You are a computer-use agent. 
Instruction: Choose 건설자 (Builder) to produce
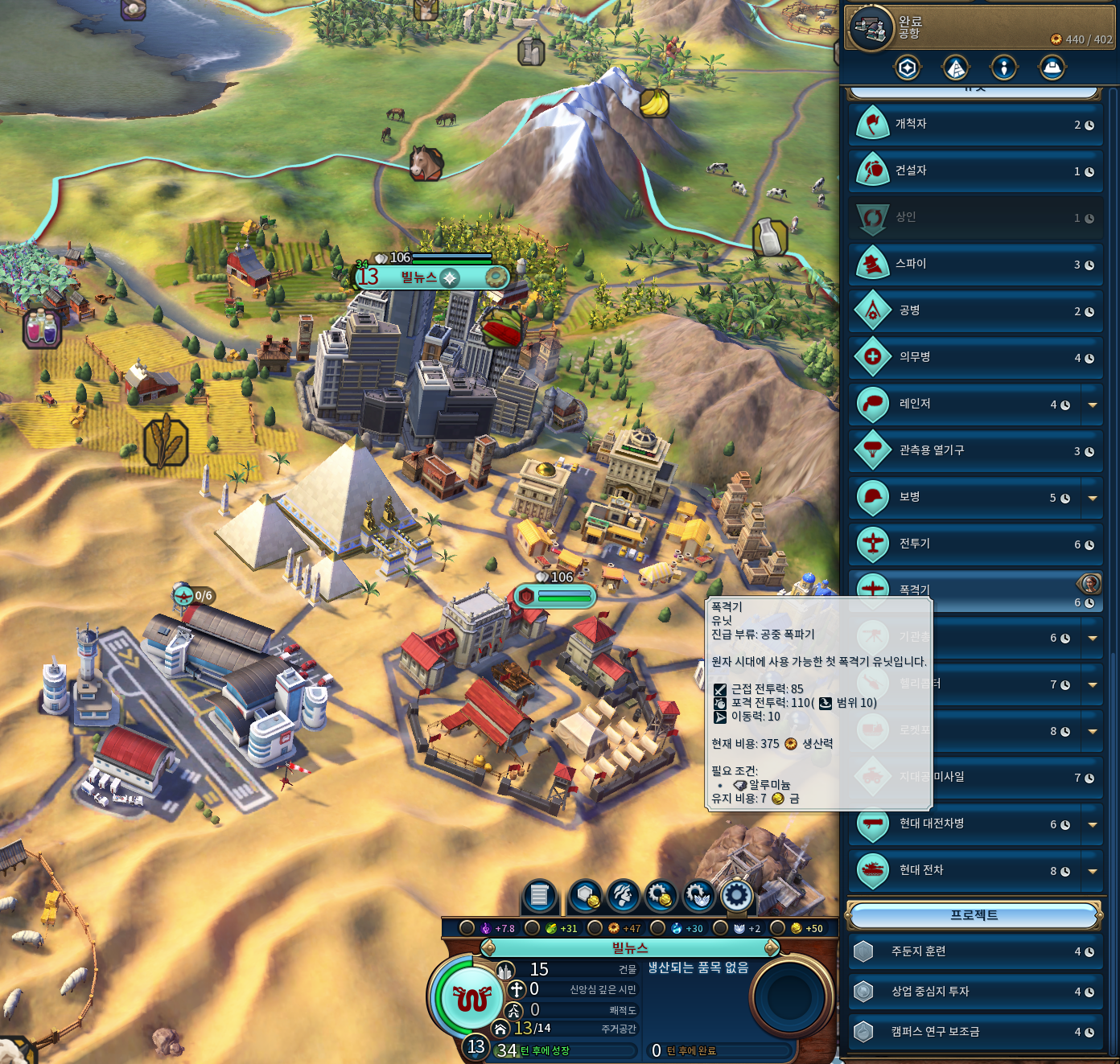pos(974,171)
